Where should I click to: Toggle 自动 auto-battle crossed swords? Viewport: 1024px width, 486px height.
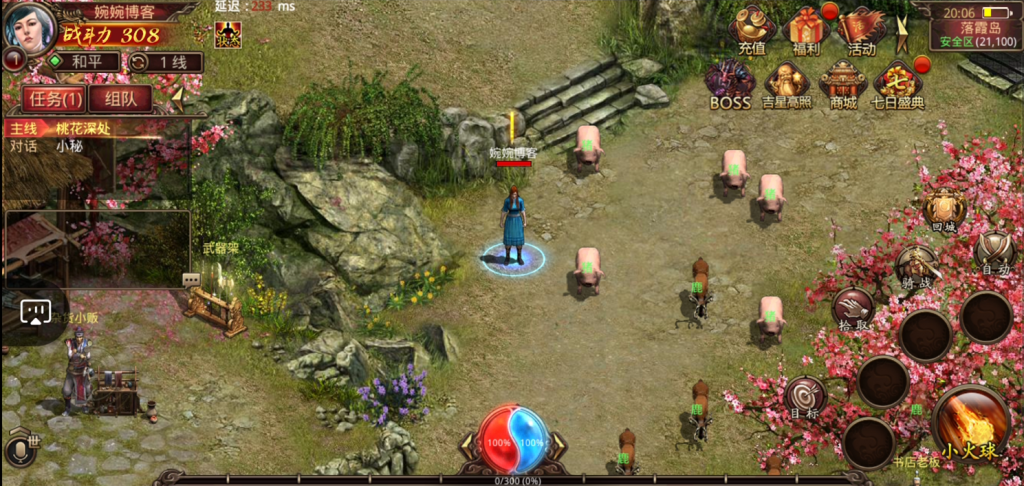click(994, 250)
